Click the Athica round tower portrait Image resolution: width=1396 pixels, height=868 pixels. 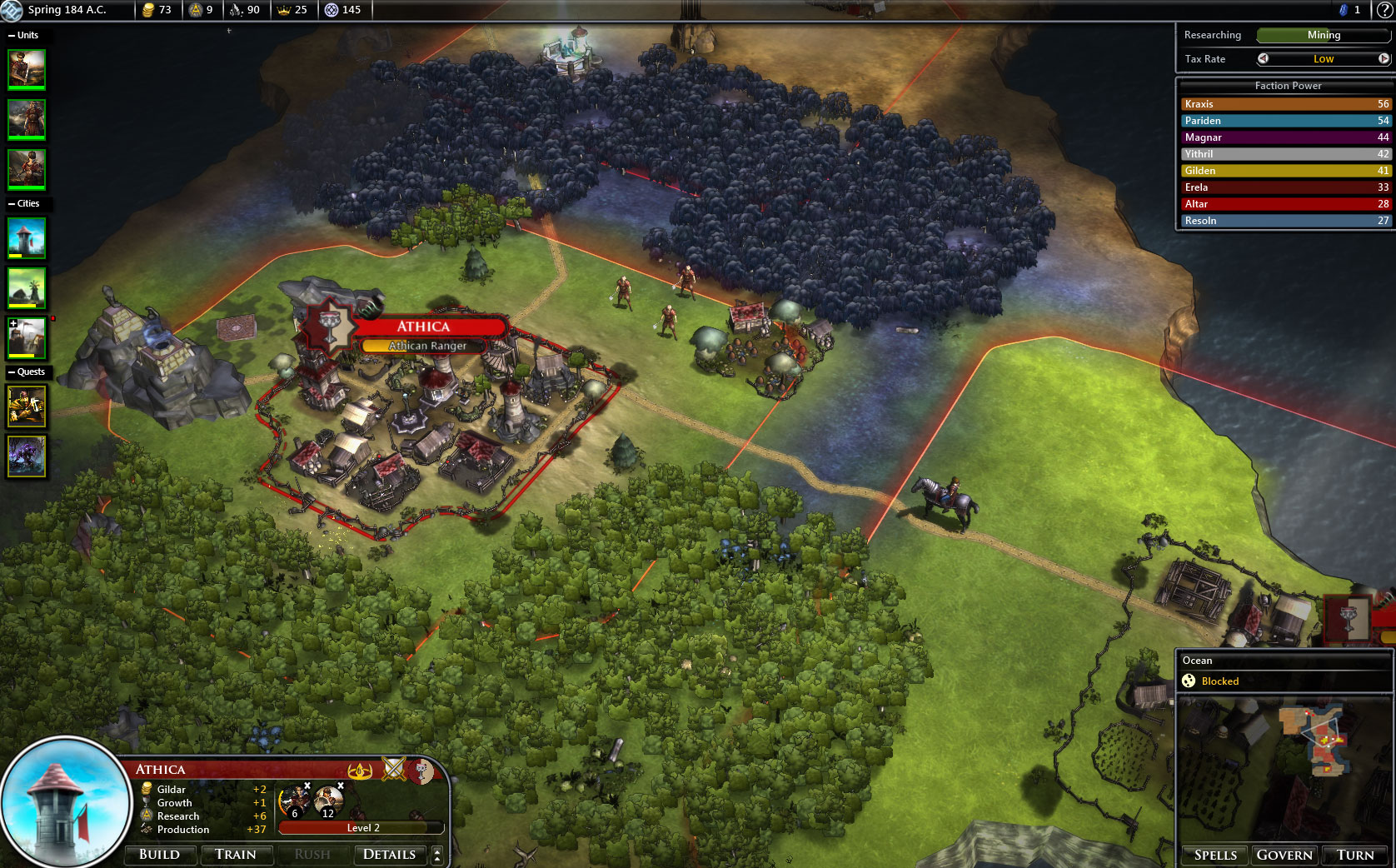65,801
